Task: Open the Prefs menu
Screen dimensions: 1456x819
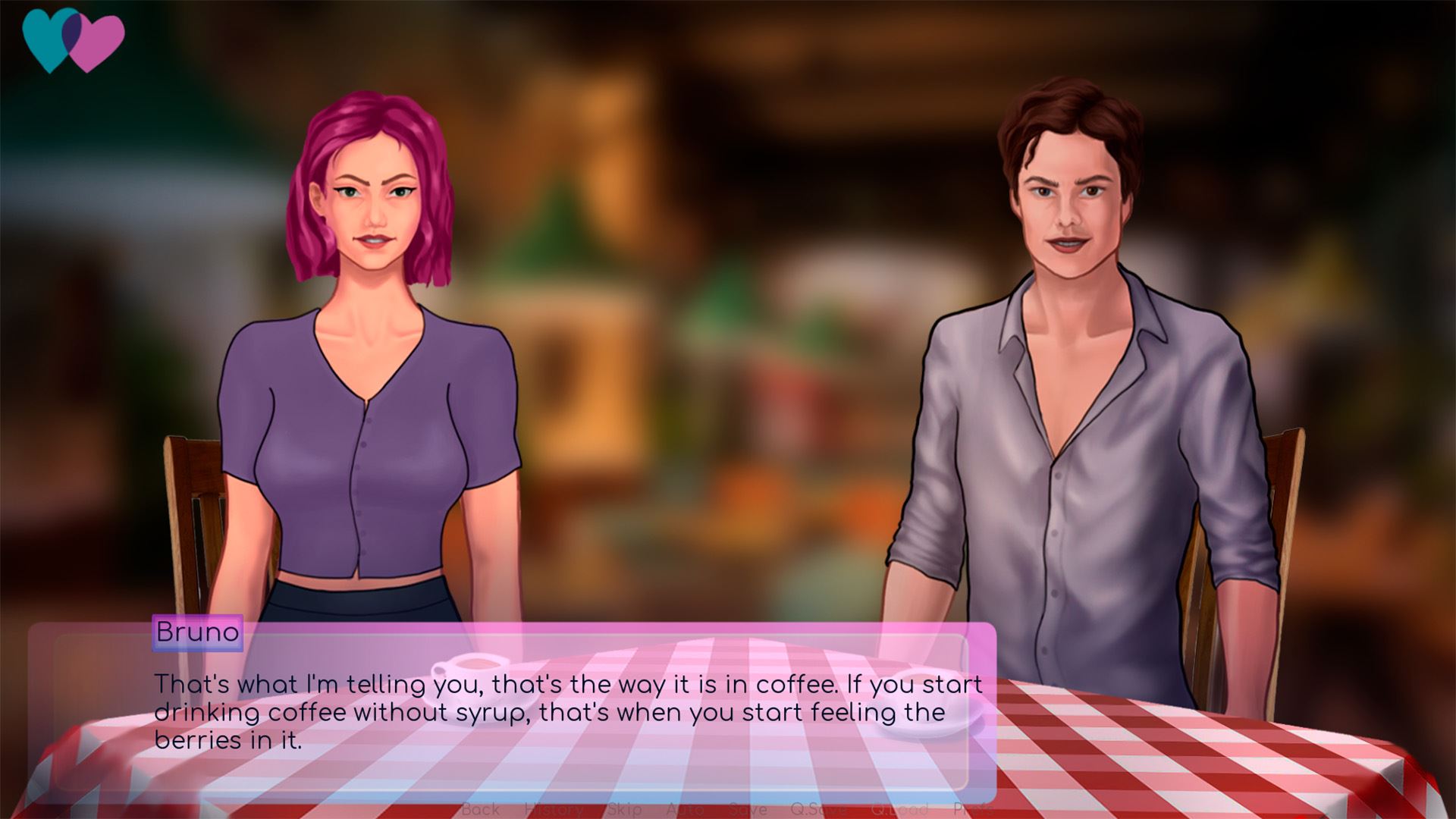Action: 973,809
